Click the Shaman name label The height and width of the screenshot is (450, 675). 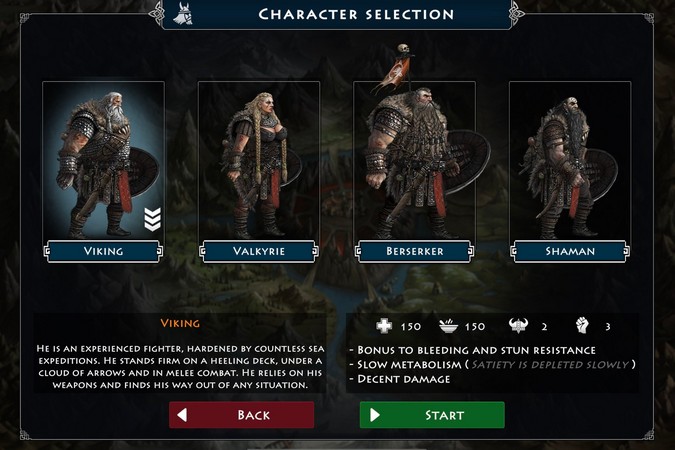click(x=570, y=251)
